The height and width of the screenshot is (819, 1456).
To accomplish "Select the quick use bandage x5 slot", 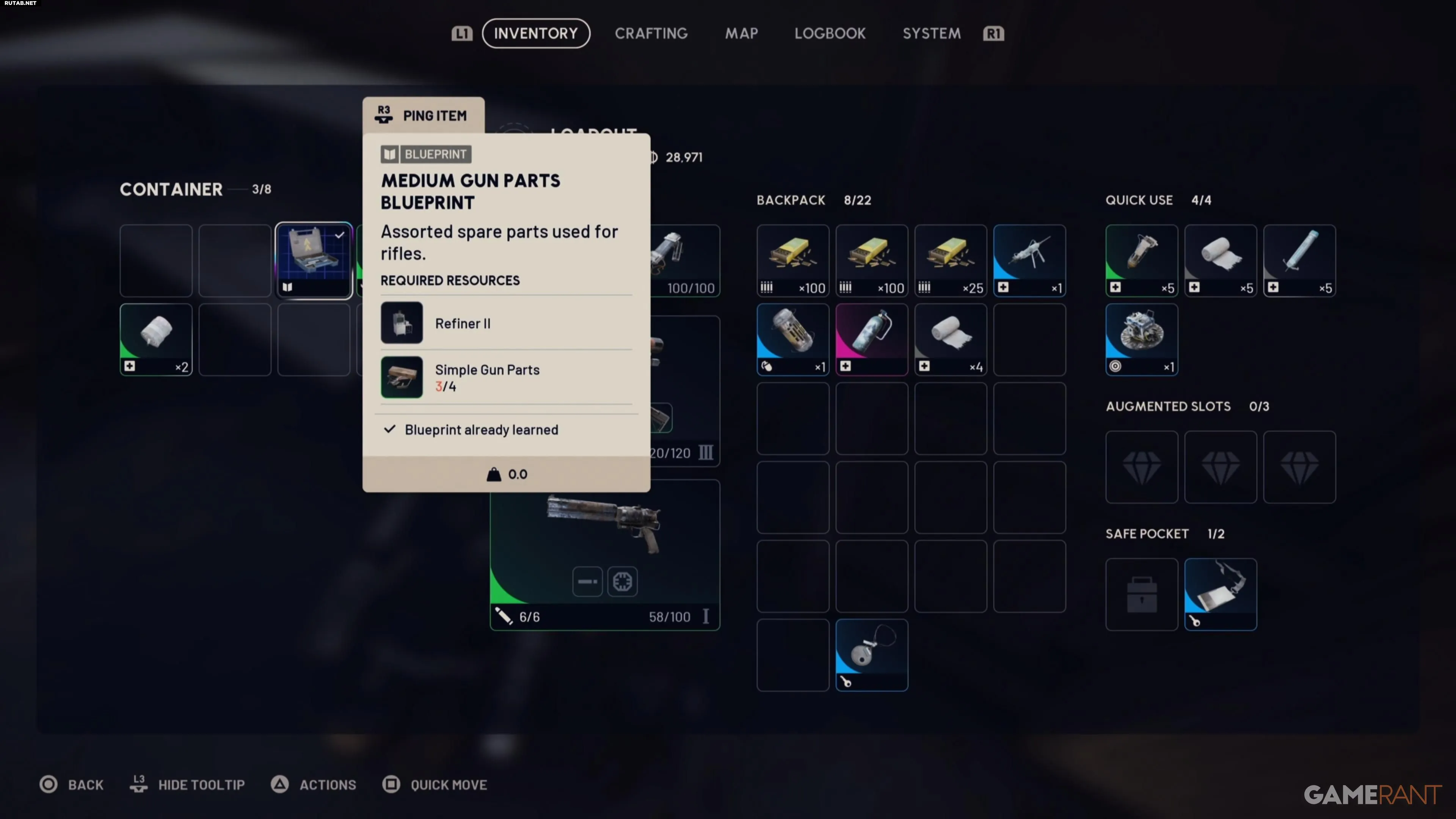I will 1220,260.
